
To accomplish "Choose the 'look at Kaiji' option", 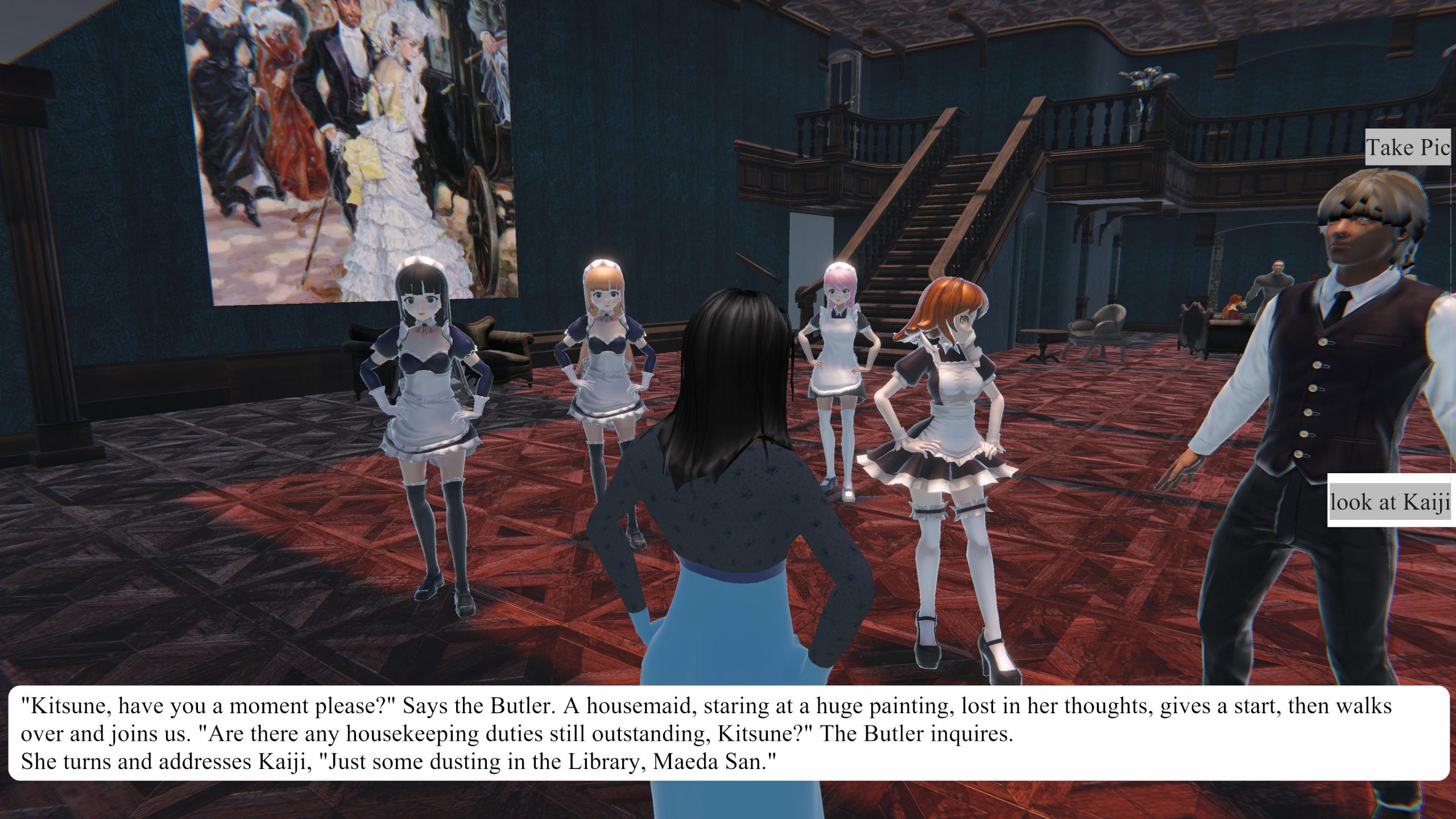I will (1390, 502).
